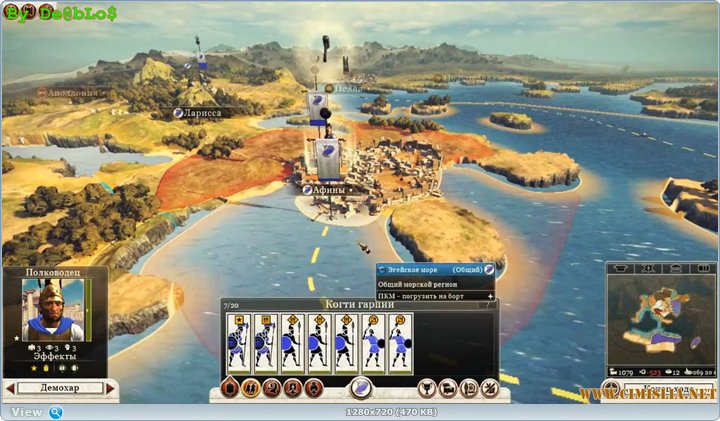Open the leftmost tab above the minimap
Image resolution: width=720 pixels, height=421 pixels.
click(x=622, y=268)
